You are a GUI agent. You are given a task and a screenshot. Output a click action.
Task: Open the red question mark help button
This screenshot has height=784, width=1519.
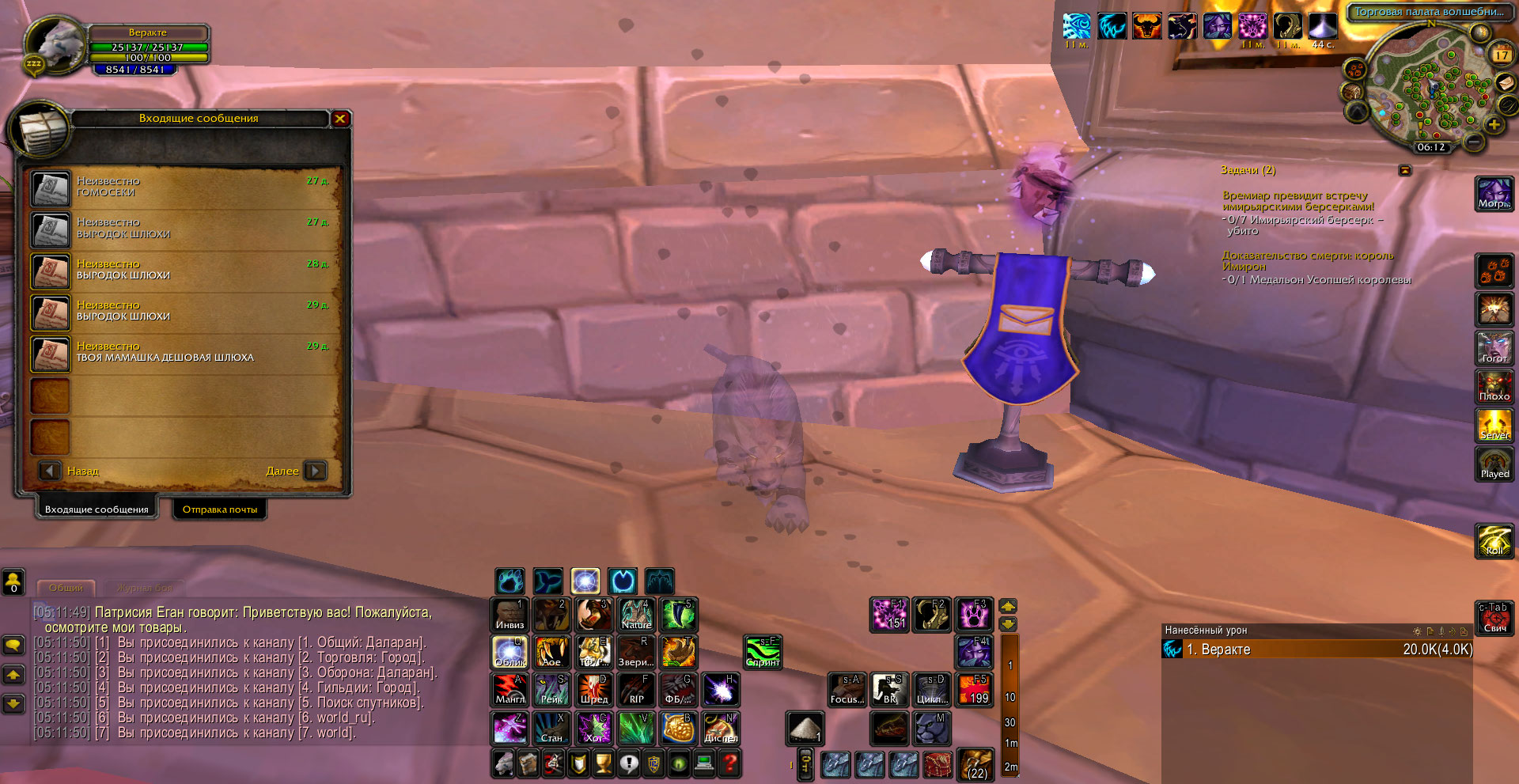point(730,763)
